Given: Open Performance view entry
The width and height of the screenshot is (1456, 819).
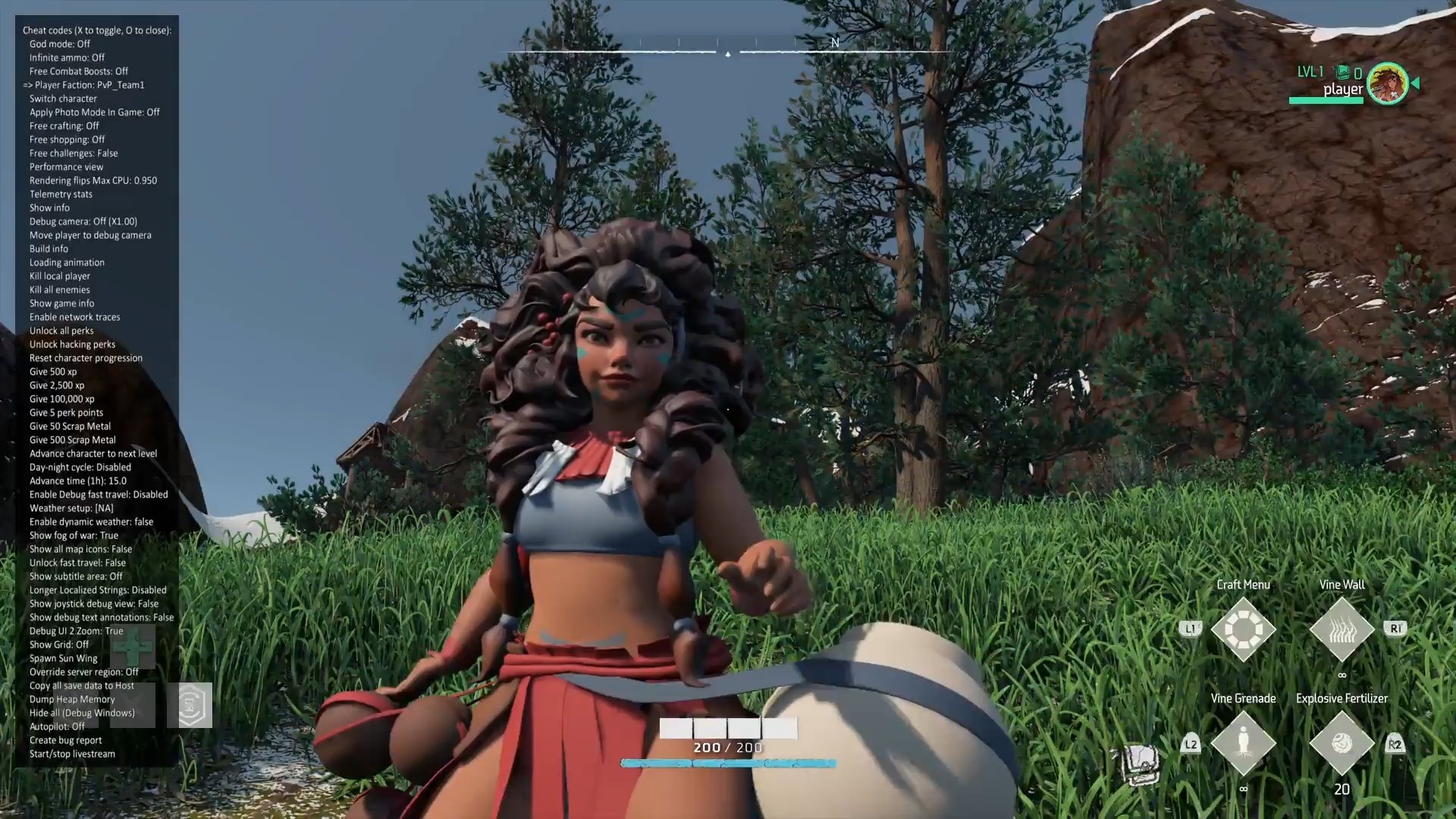Looking at the screenshot, I should coord(66,167).
